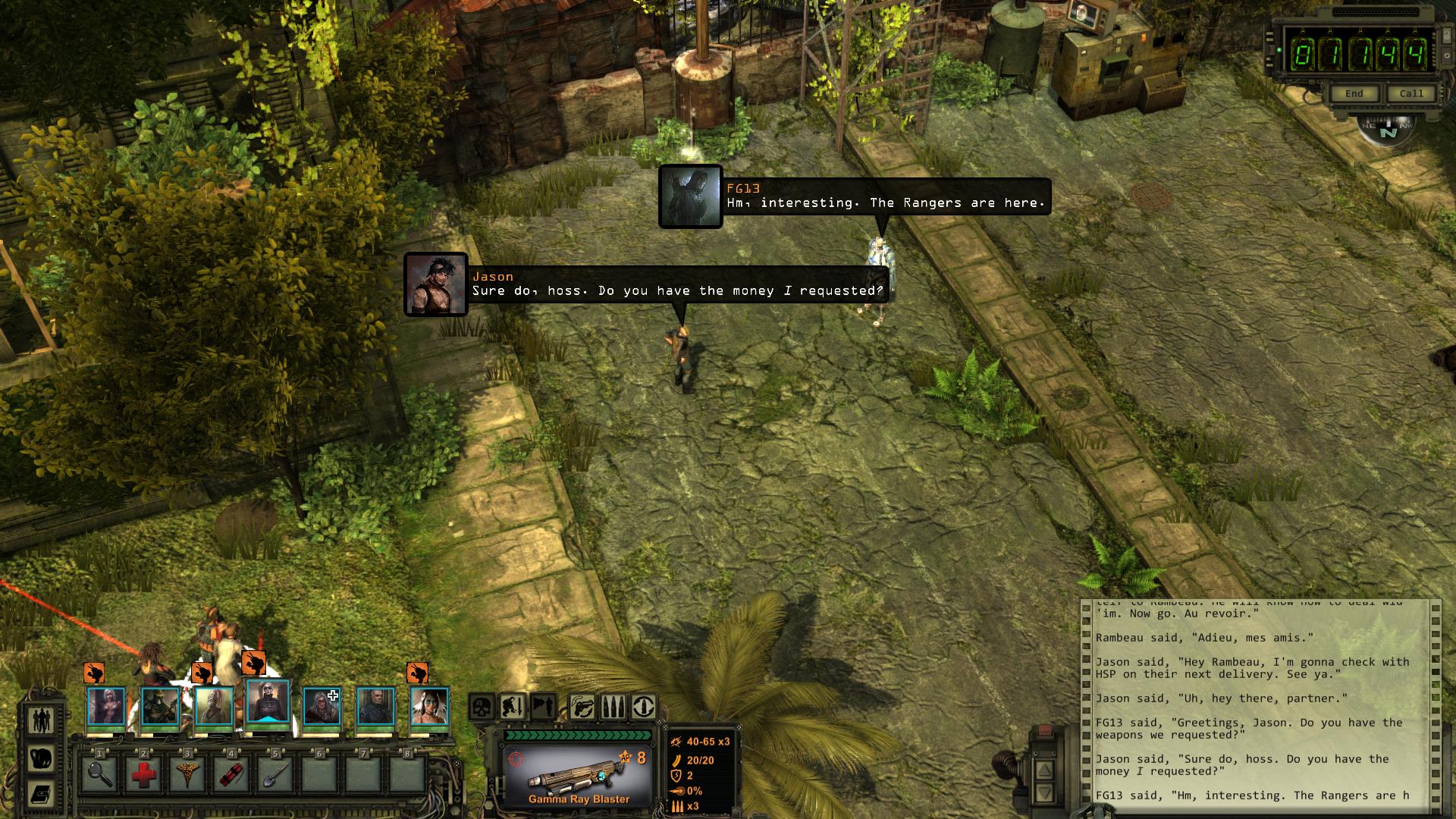
Task: Use the magnifying glass skill in slot 1
Action: click(x=100, y=775)
